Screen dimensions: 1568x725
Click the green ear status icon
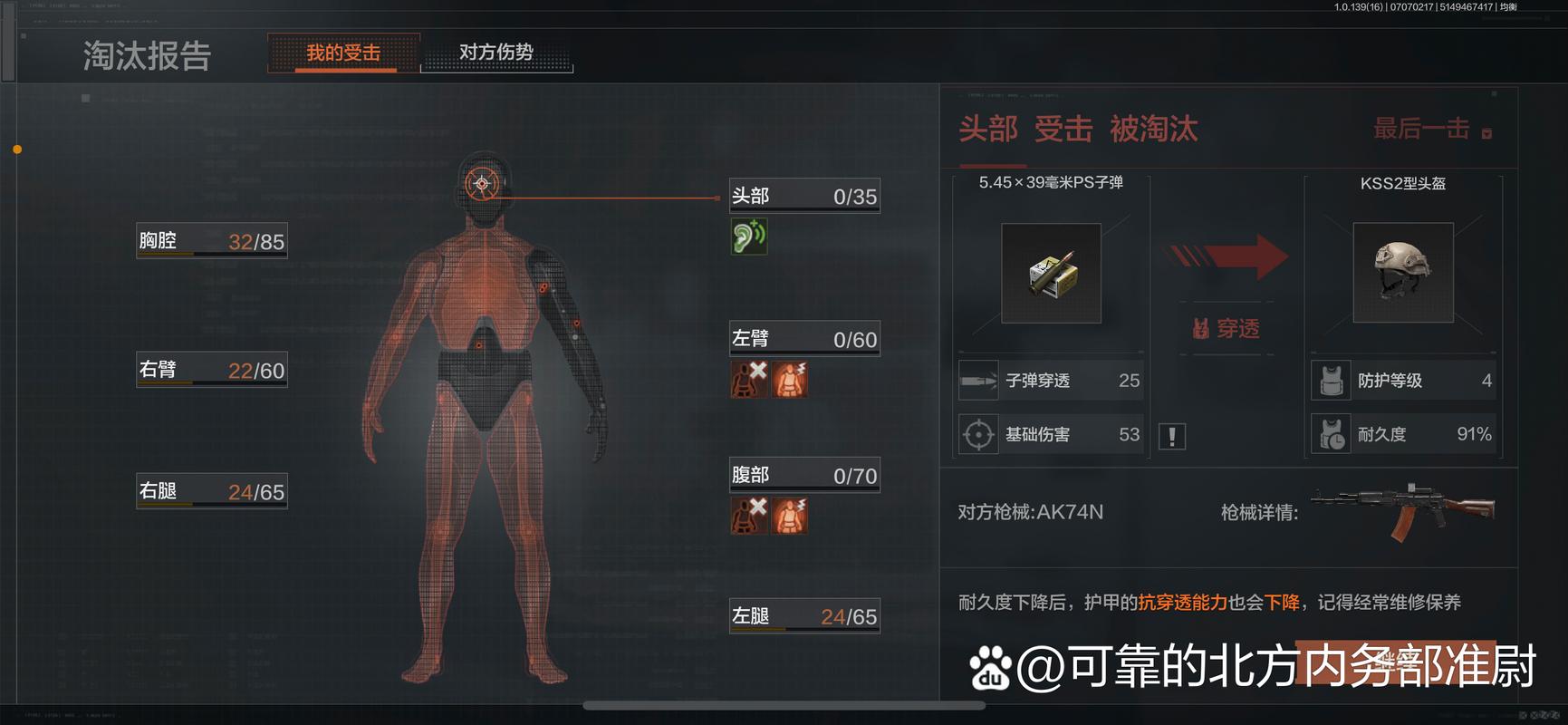tap(748, 237)
